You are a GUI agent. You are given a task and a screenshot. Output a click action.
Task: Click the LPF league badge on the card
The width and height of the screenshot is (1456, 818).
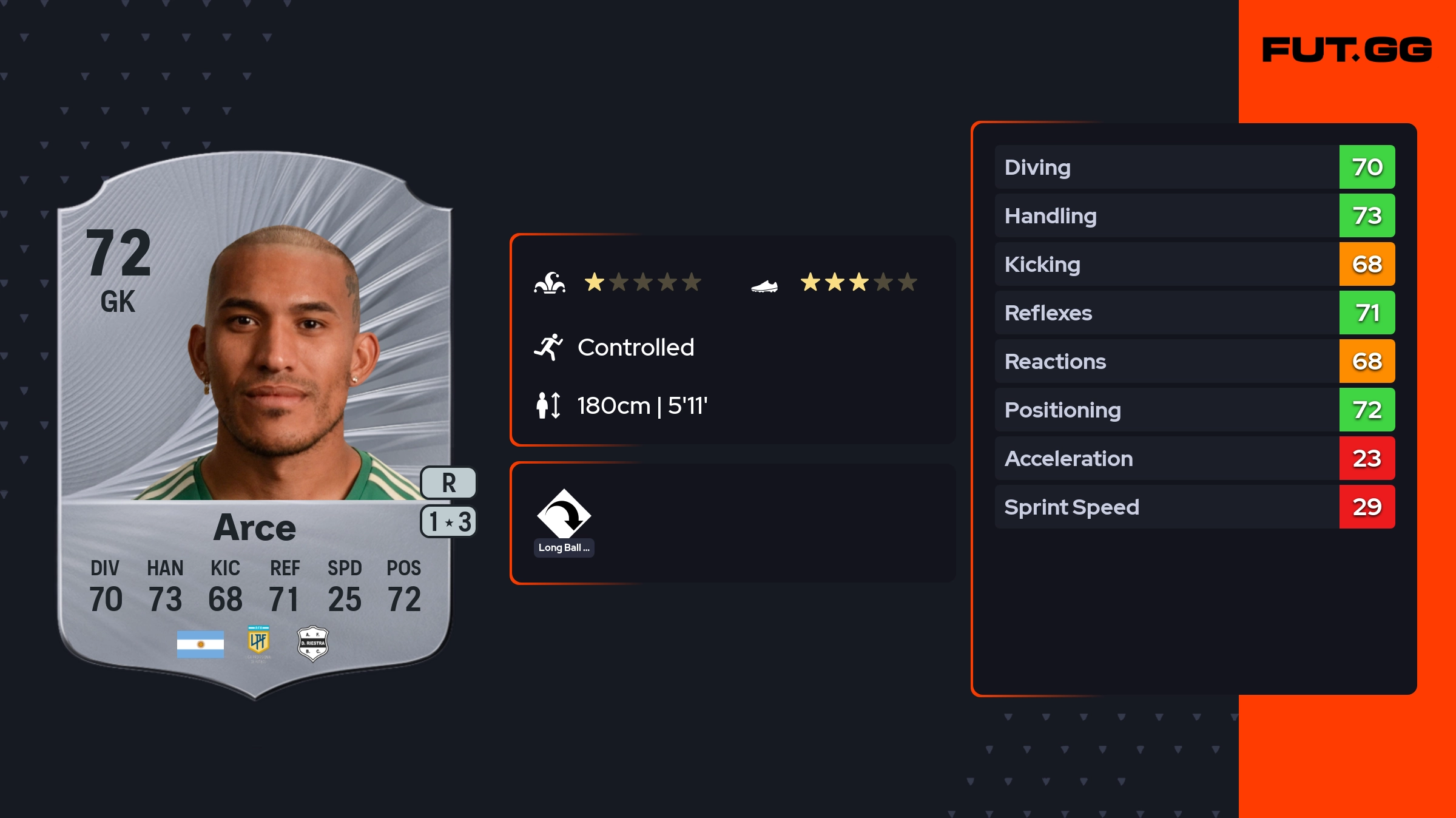258,642
